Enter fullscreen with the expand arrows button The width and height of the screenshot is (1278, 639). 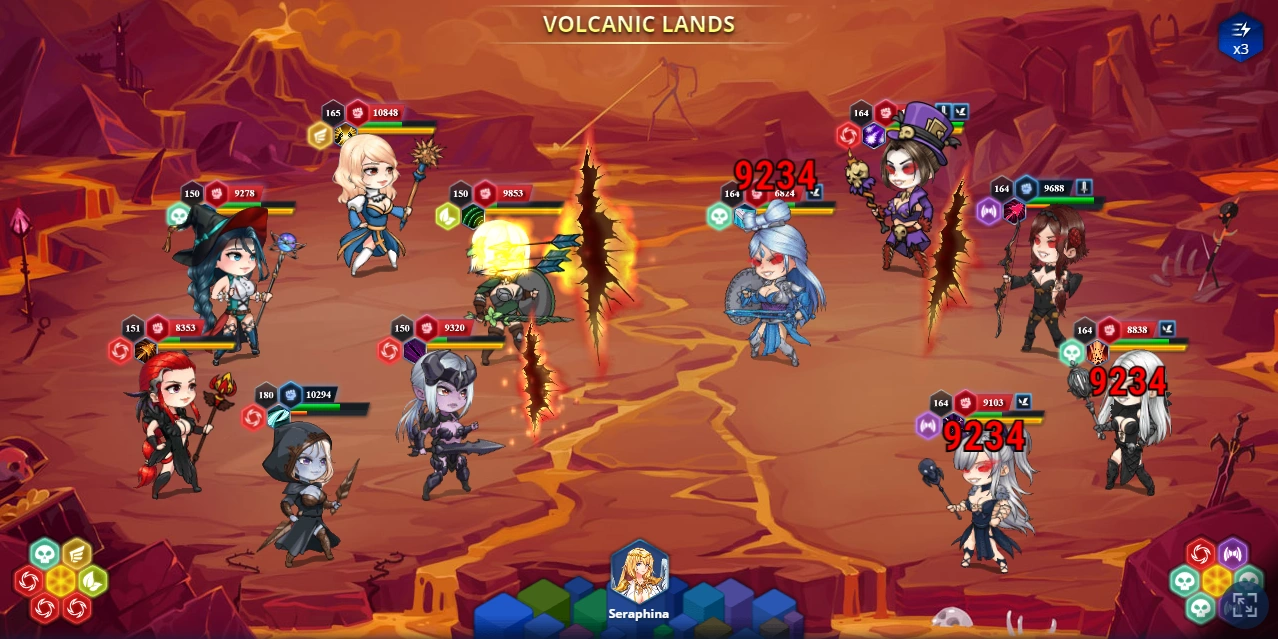click(x=1243, y=604)
